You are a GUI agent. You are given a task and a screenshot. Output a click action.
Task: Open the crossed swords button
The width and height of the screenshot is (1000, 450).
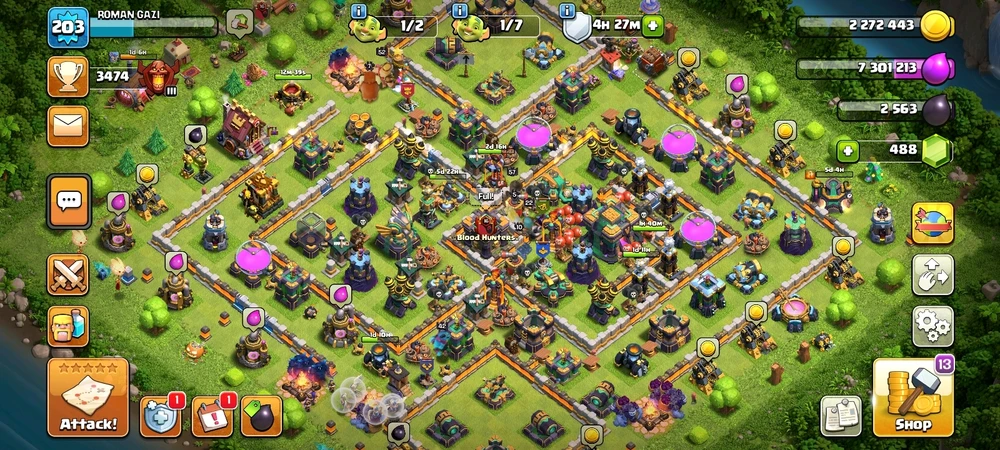tap(68, 274)
